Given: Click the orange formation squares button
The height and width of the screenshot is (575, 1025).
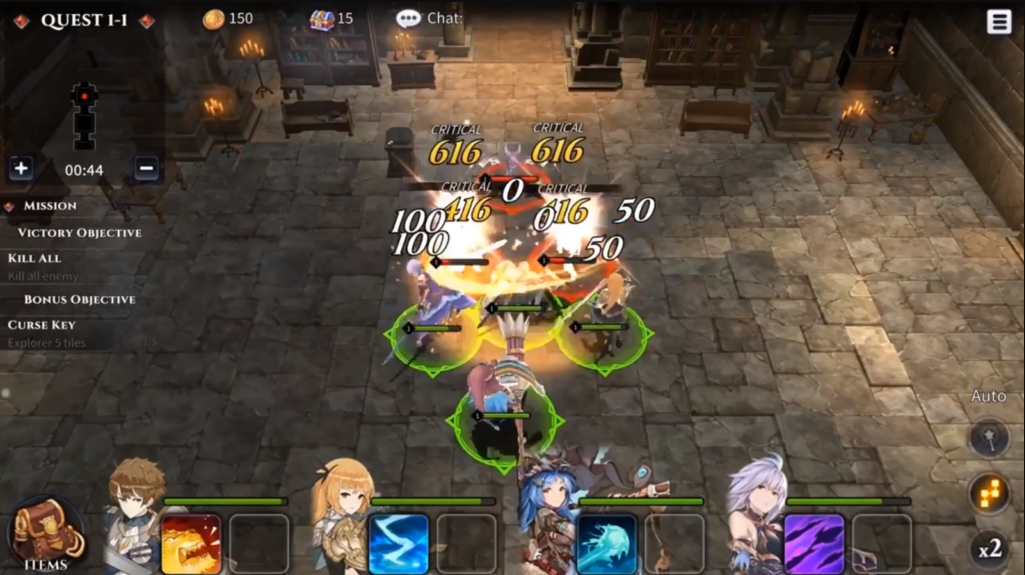Looking at the screenshot, I should point(988,493).
